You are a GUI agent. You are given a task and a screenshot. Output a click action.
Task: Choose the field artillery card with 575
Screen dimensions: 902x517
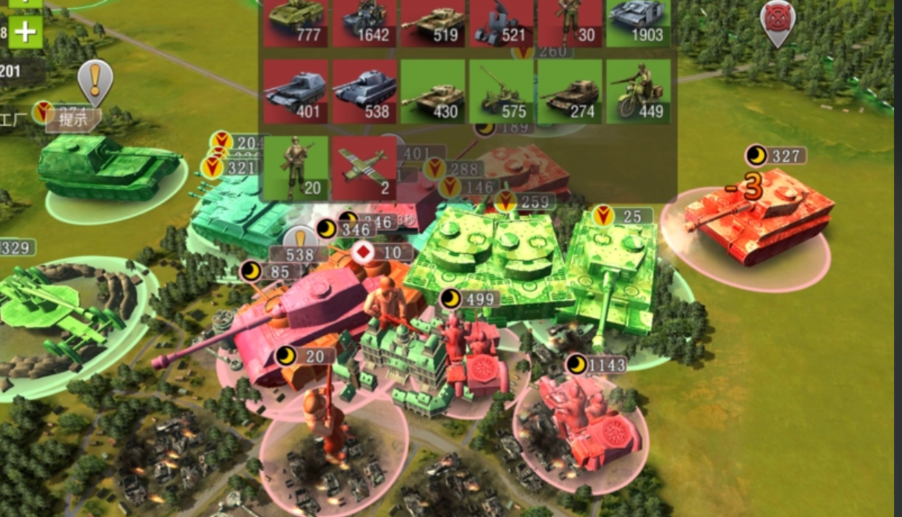point(501,92)
